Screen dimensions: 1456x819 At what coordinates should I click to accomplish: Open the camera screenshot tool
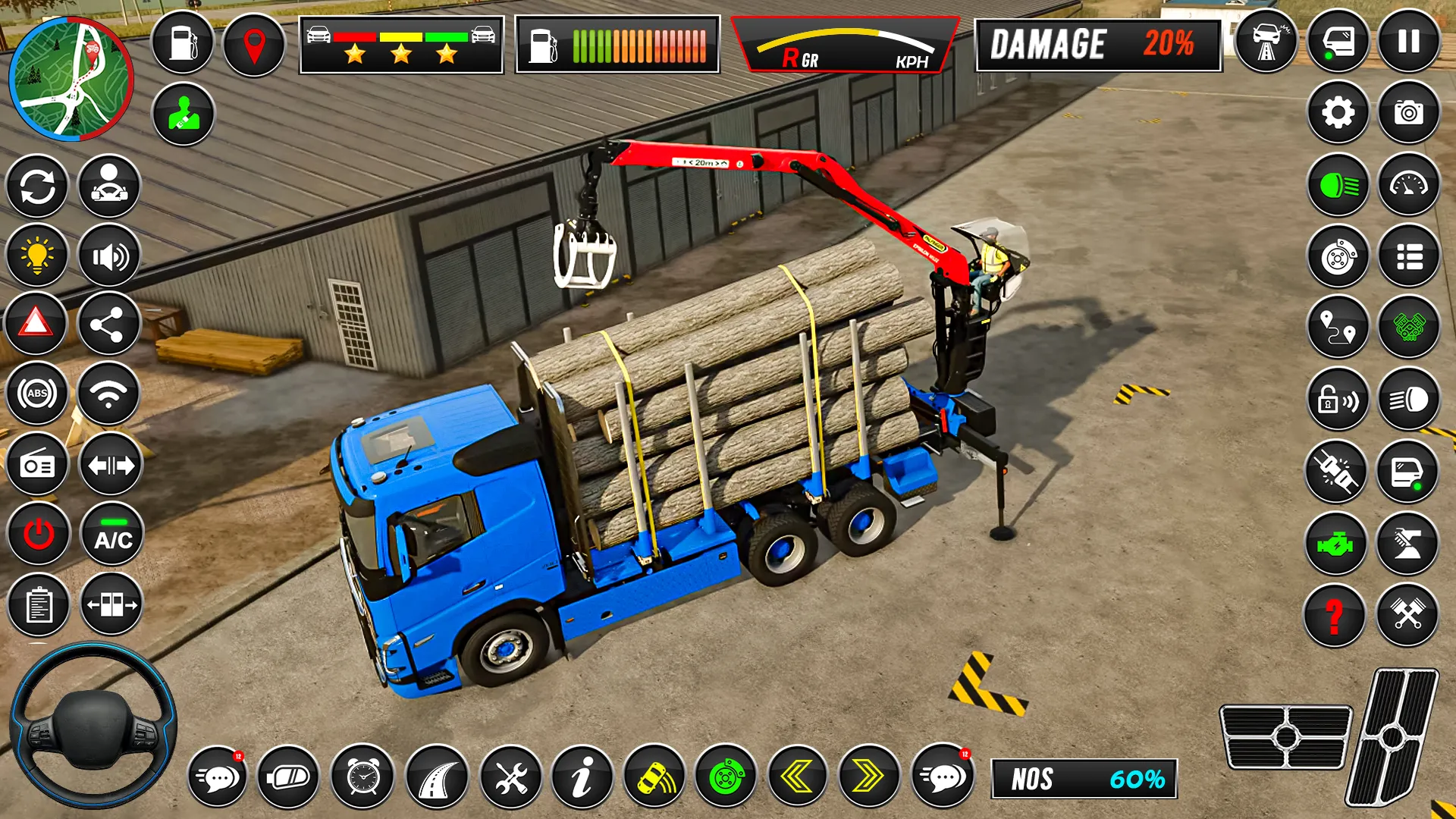click(1409, 112)
